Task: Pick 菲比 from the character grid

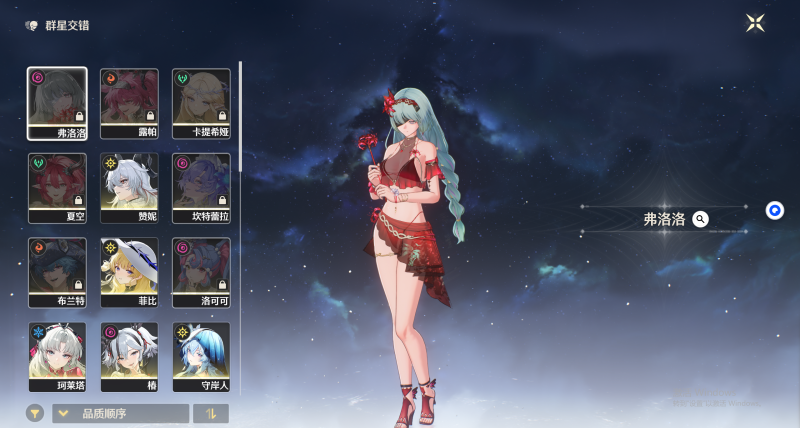Action: pos(129,272)
